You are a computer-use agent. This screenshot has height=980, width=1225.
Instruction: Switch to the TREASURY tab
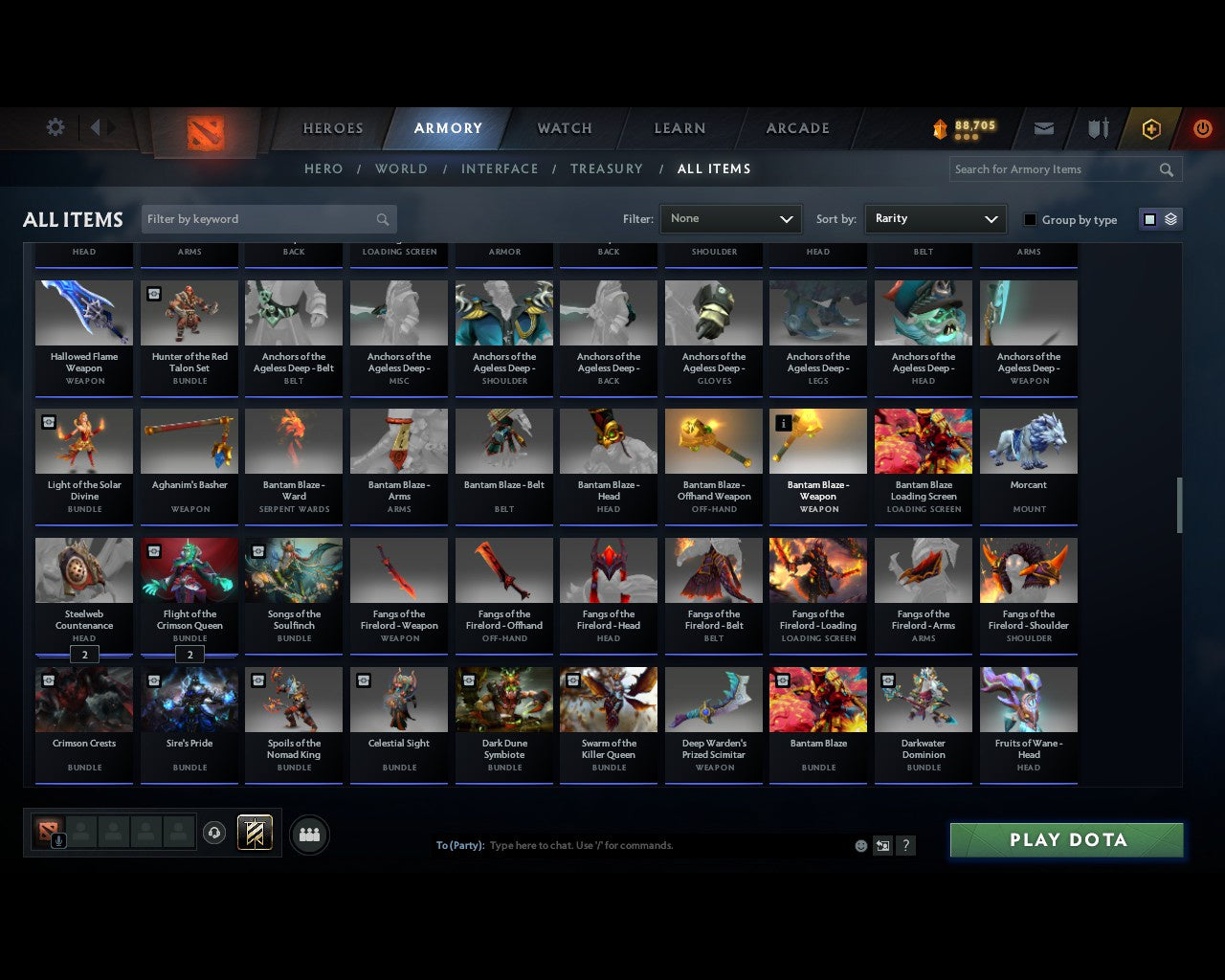[x=606, y=168]
